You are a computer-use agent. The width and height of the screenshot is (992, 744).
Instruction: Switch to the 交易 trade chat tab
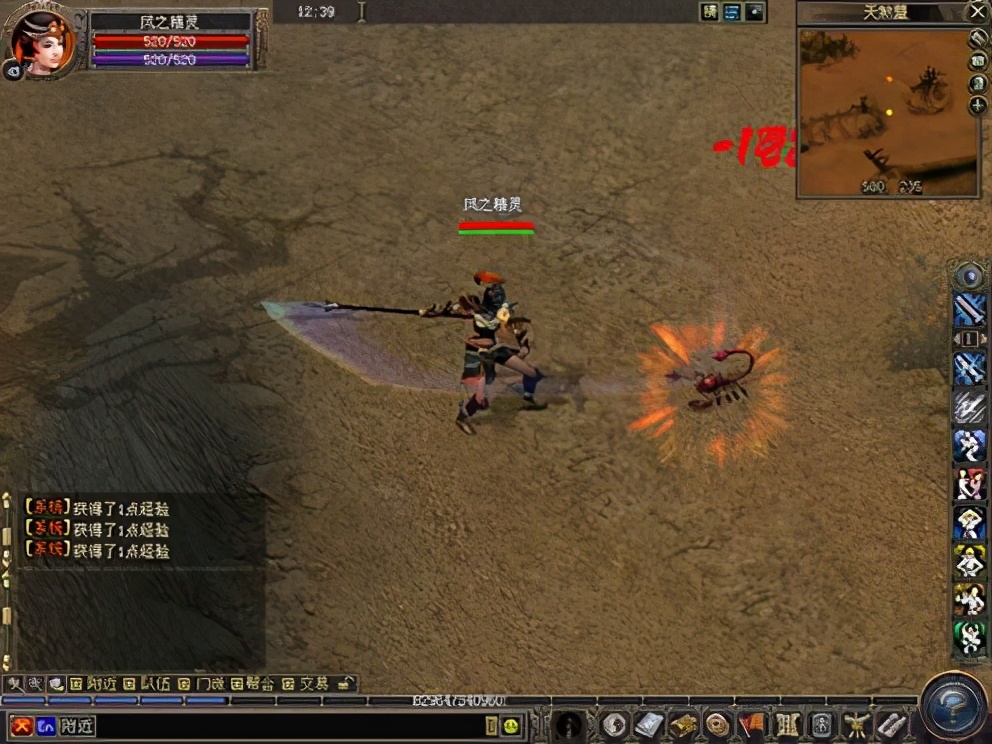pyautogui.click(x=306, y=684)
